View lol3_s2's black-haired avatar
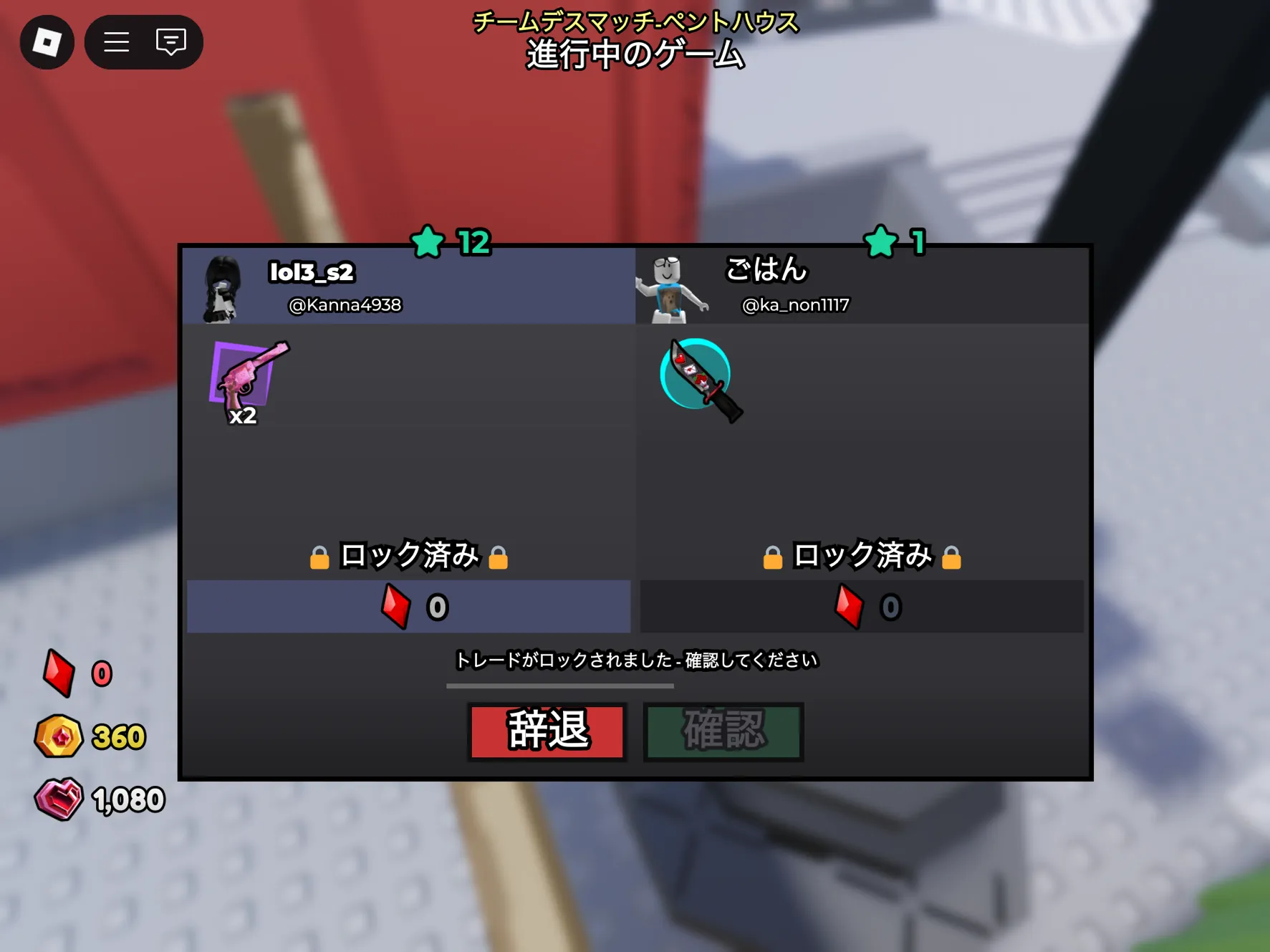This screenshot has height=952, width=1270. coord(223,289)
